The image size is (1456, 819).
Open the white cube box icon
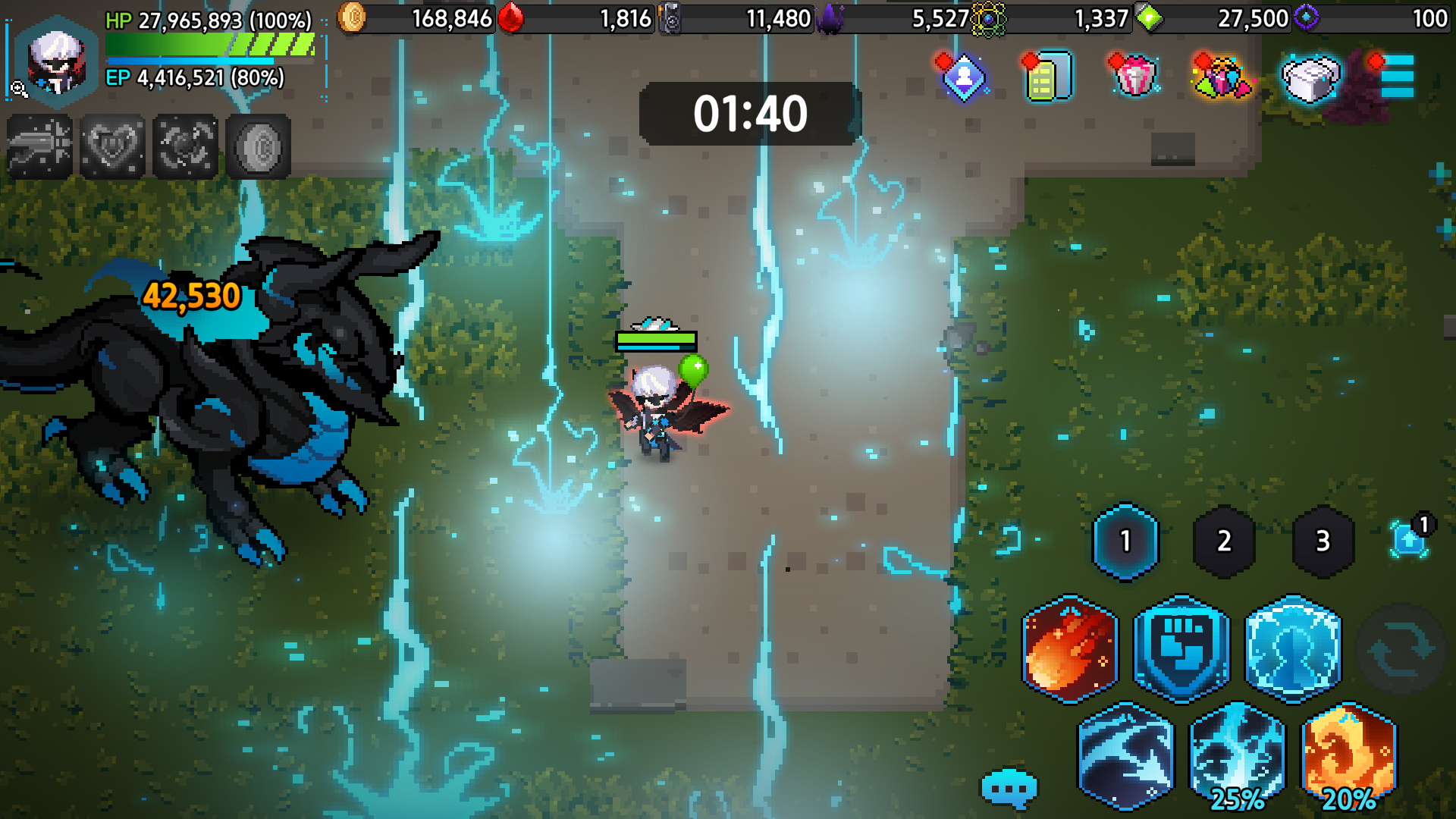click(1310, 77)
